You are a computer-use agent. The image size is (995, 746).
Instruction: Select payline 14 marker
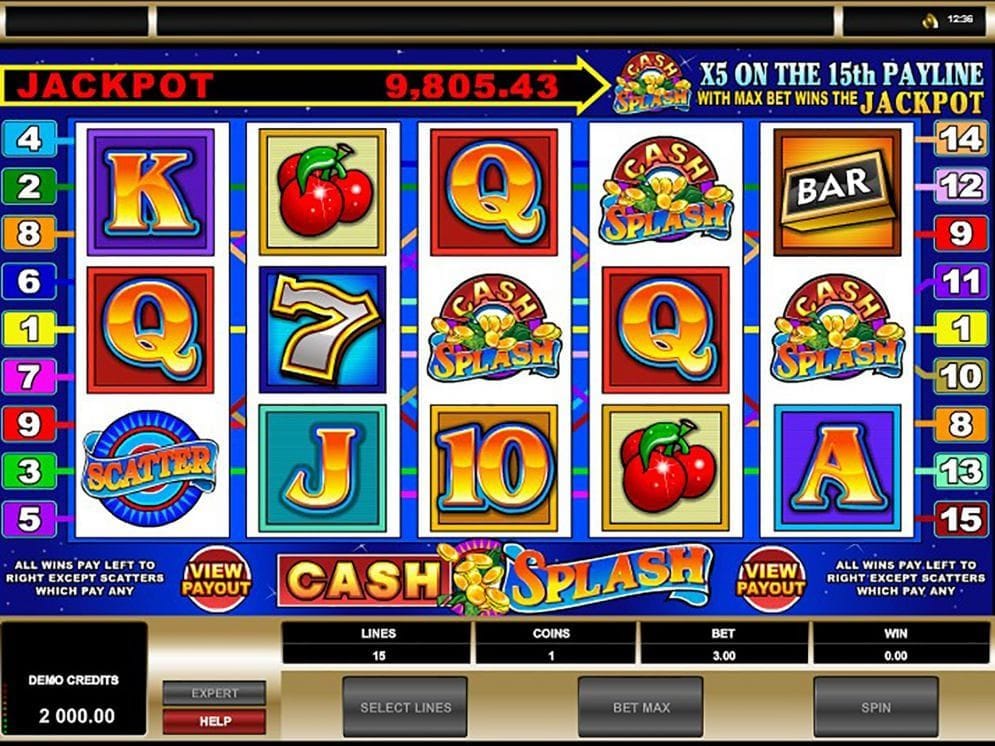960,139
